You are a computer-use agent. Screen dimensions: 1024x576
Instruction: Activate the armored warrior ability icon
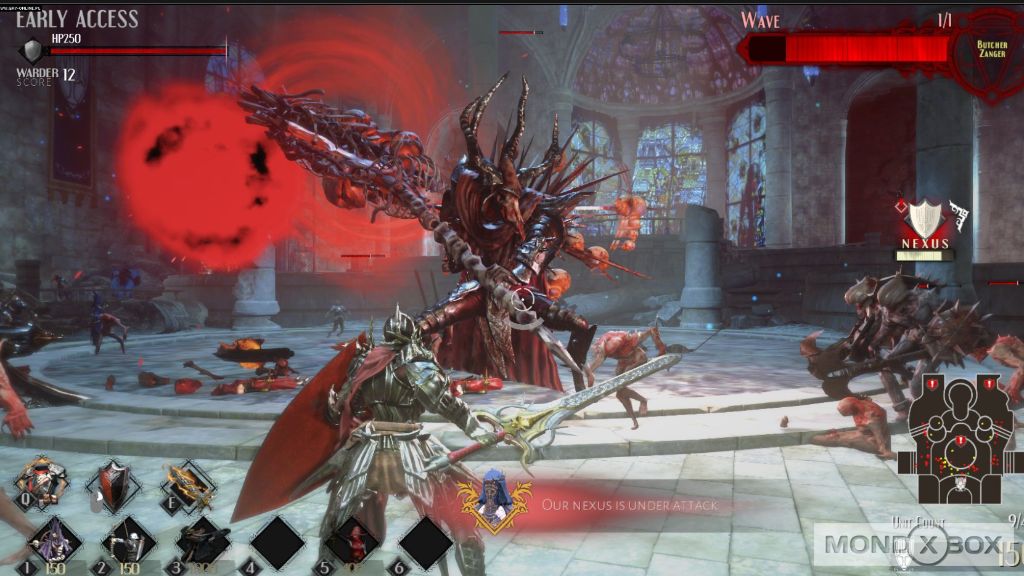[x=43, y=484]
